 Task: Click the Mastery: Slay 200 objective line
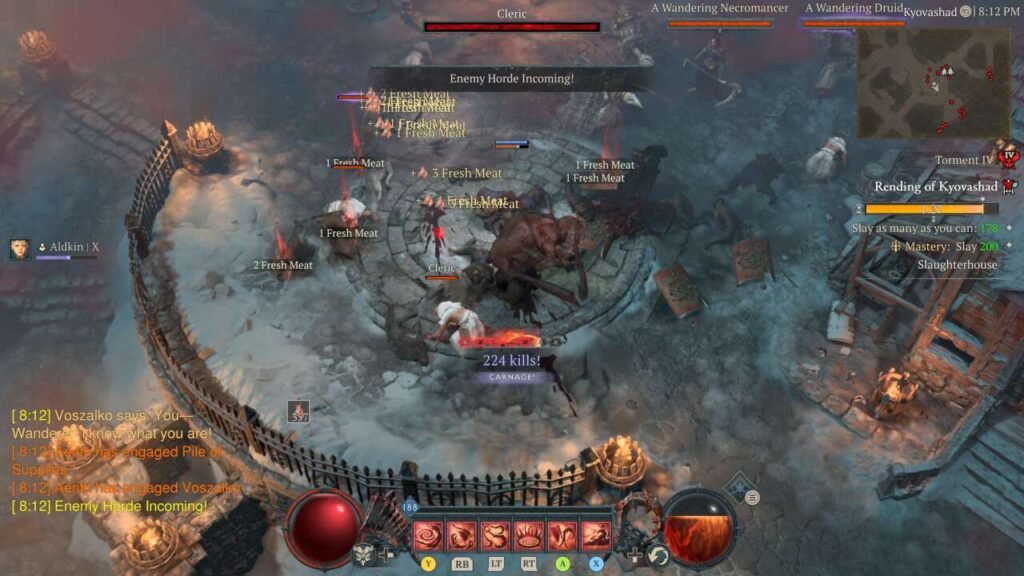pos(946,247)
